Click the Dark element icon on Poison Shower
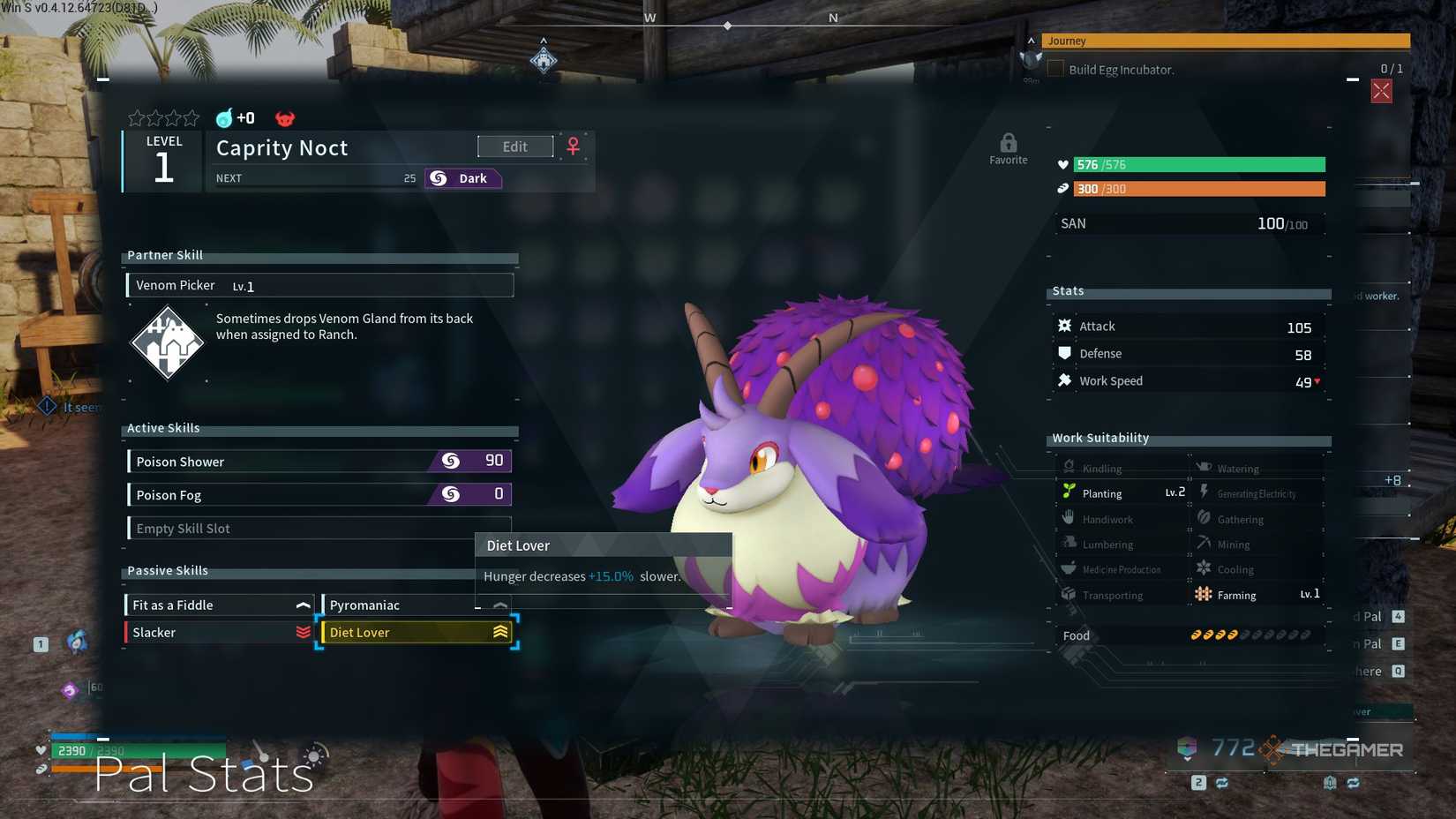This screenshot has width=1456, height=819. tap(449, 460)
